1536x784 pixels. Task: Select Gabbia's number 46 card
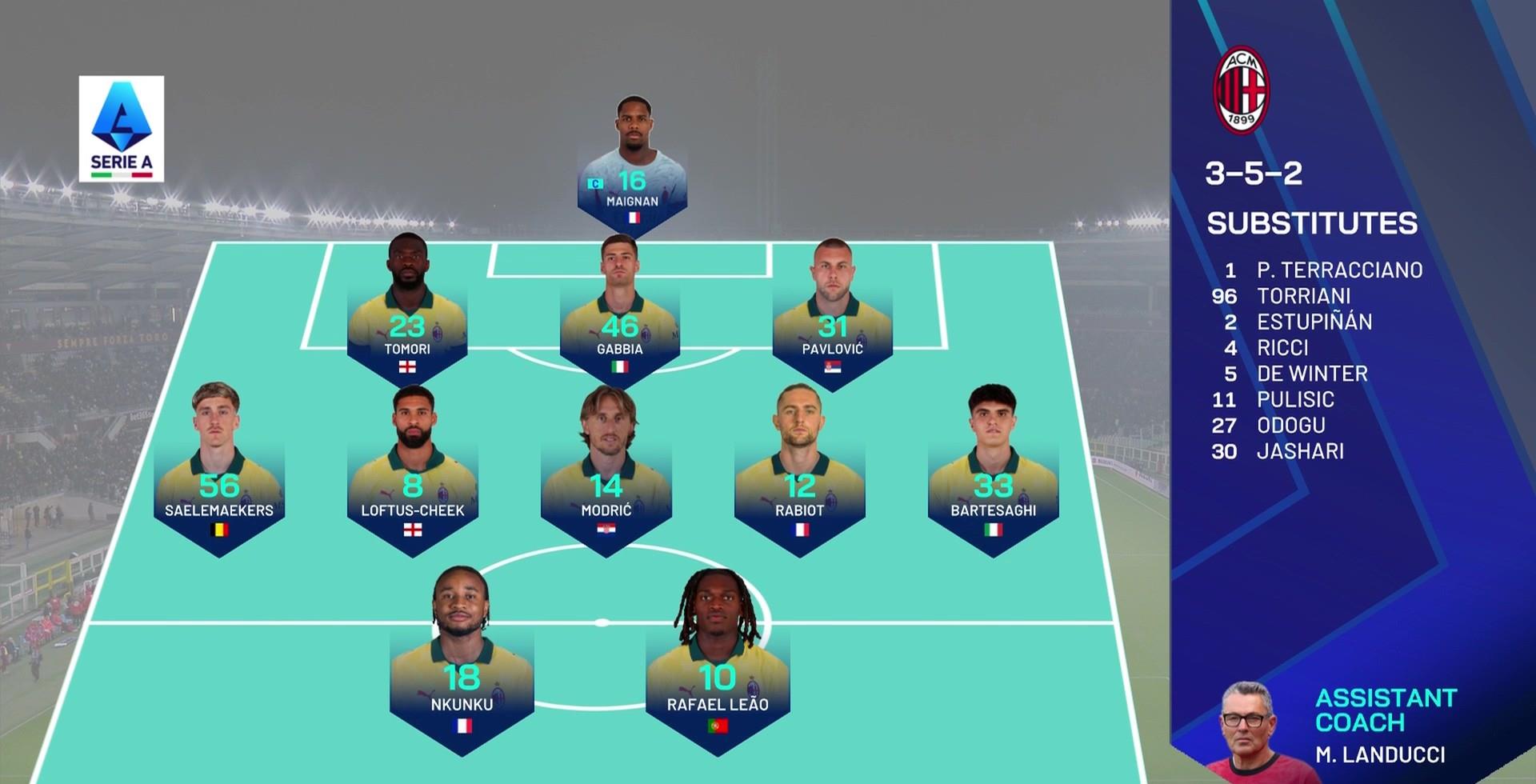point(620,320)
